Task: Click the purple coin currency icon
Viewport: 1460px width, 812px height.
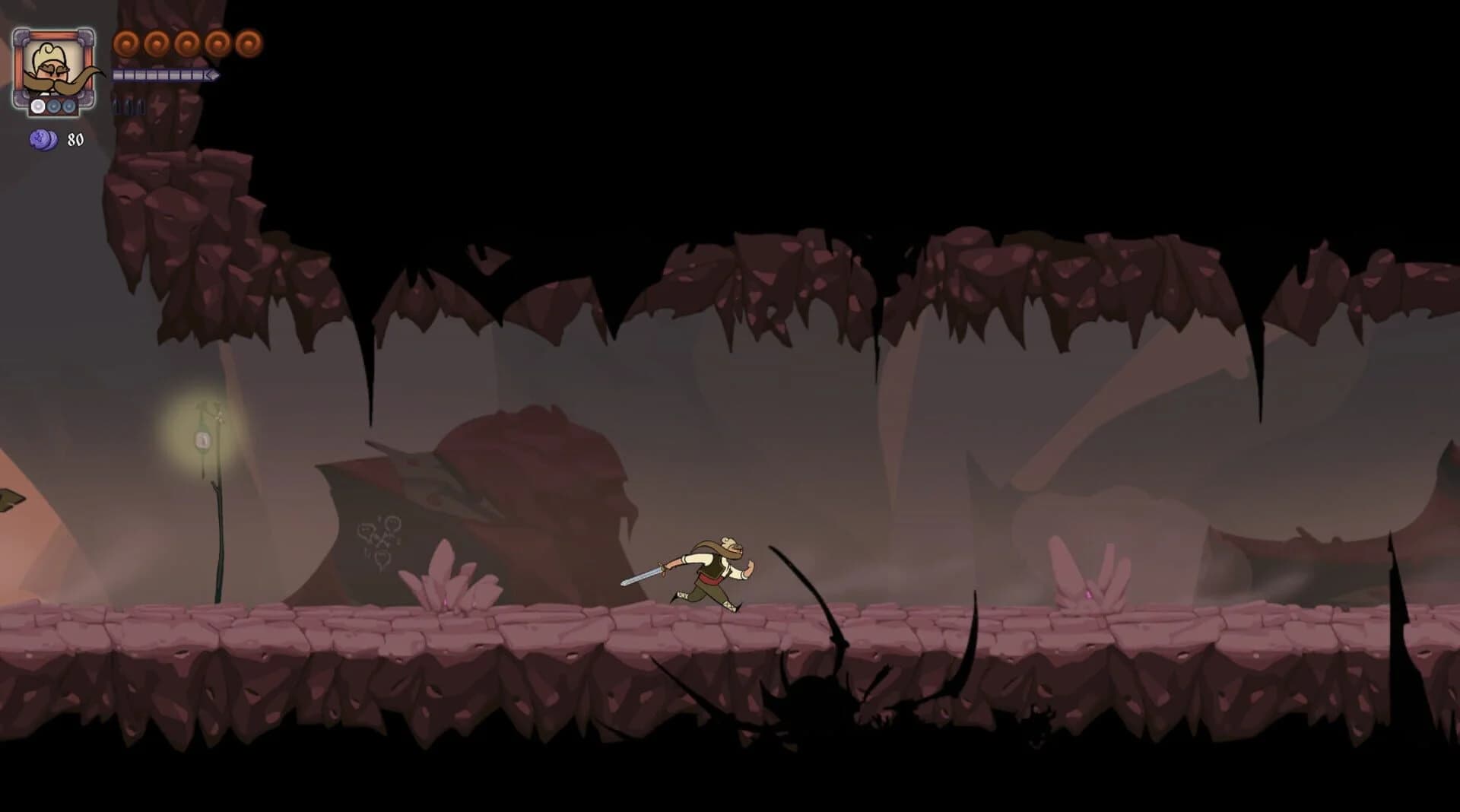Action: click(43, 138)
